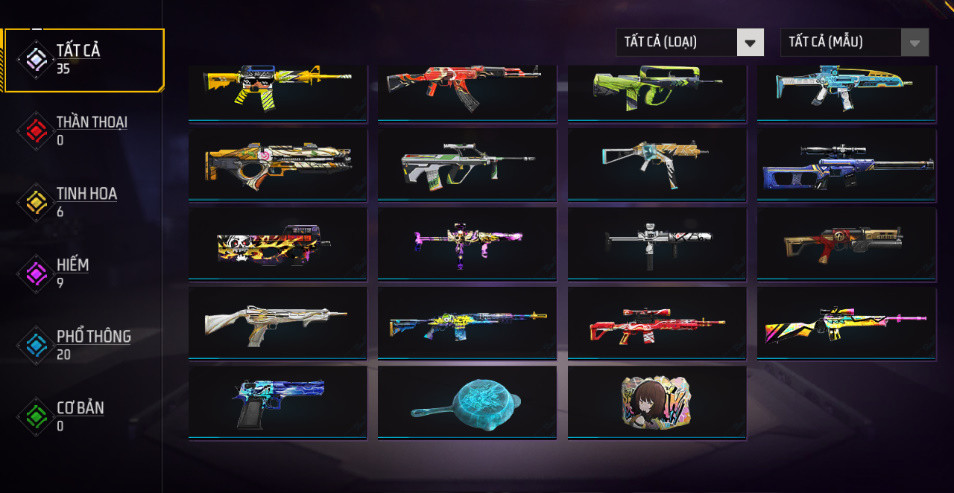
Task: Open the Tất Cả (Mẫu) dropdown
Action: pyautogui.click(x=854, y=42)
